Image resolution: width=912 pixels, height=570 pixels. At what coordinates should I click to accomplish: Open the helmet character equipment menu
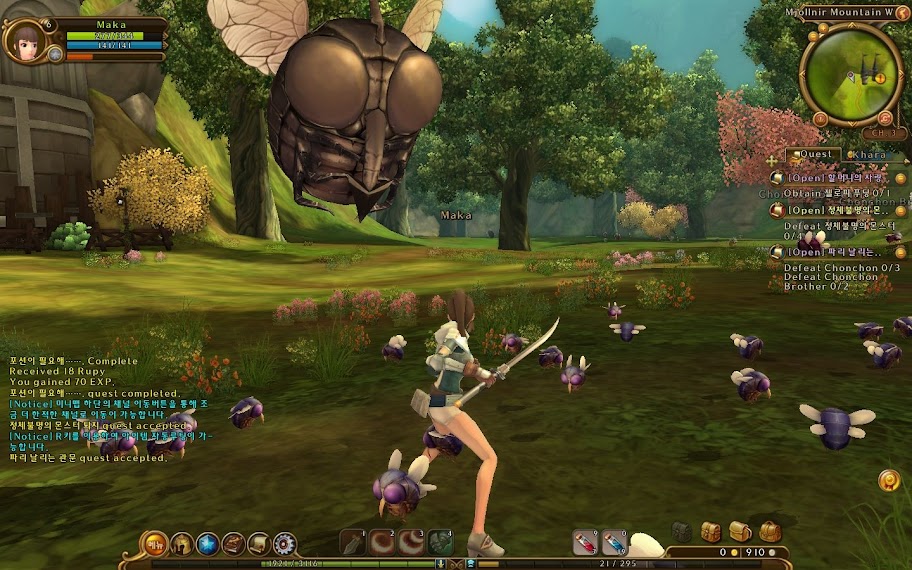tap(182, 544)
